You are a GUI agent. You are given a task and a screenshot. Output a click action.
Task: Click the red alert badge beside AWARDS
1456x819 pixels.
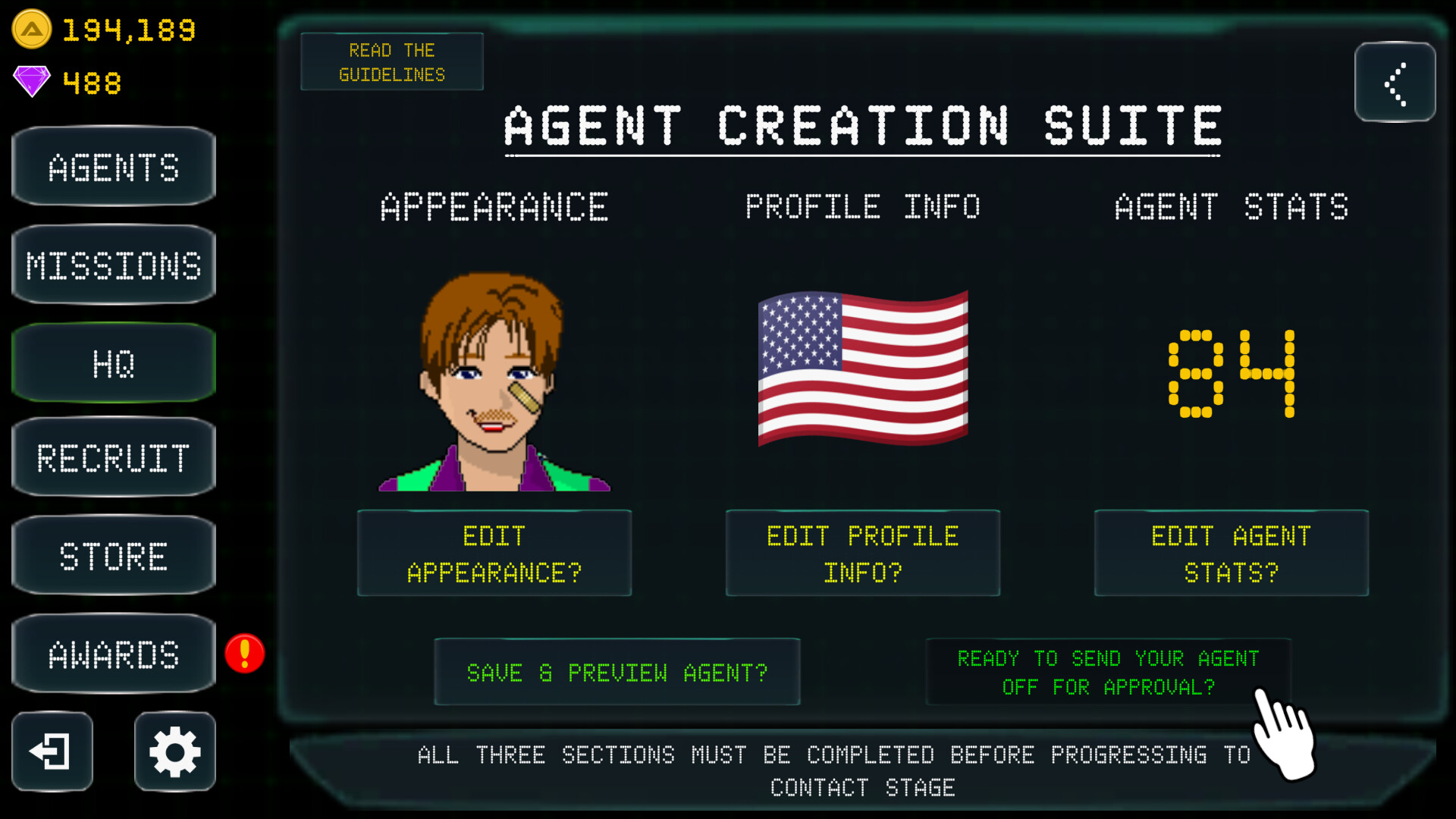[244, 654]
